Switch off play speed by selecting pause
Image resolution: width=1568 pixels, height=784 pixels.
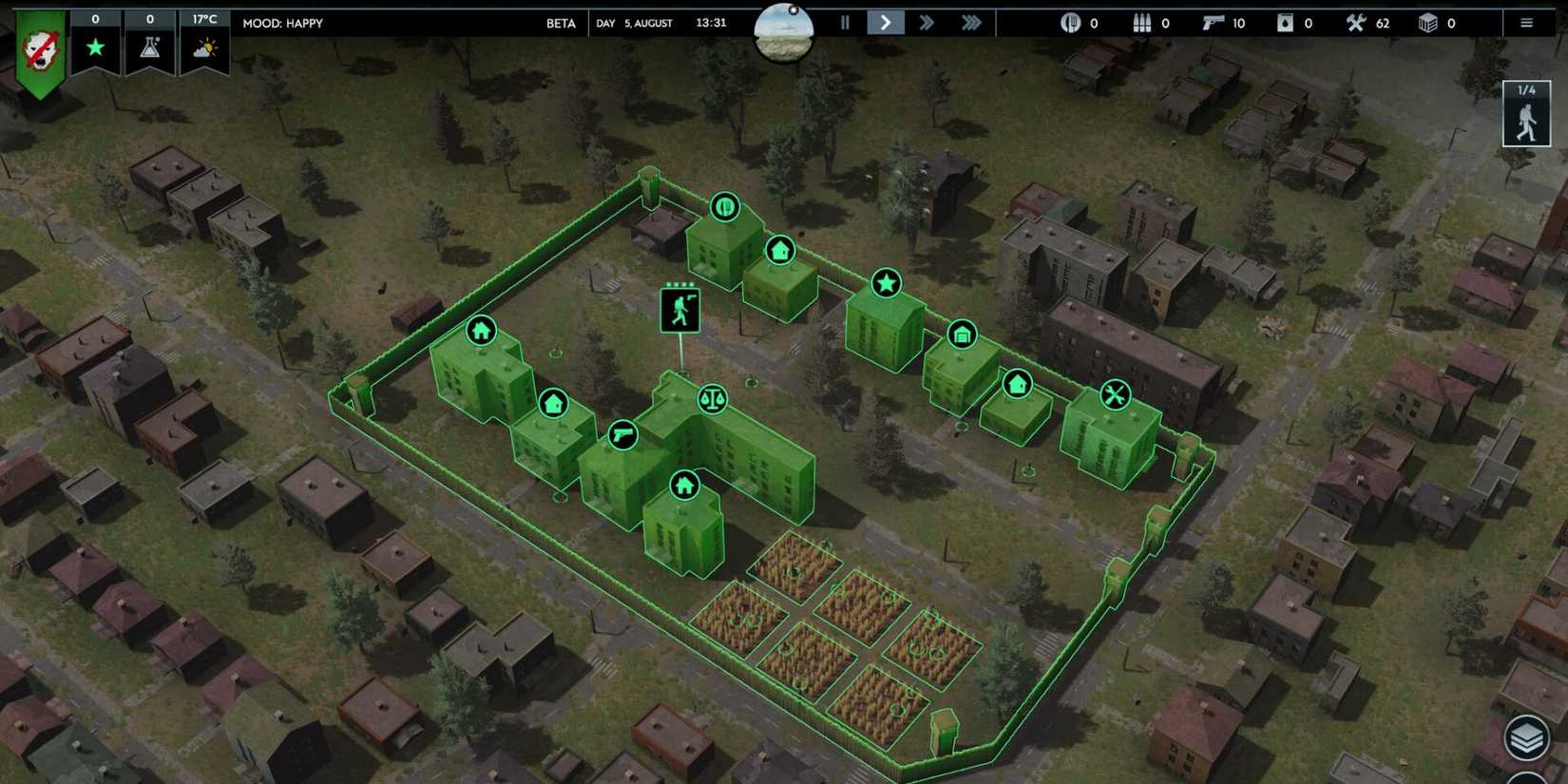[845, 23]
